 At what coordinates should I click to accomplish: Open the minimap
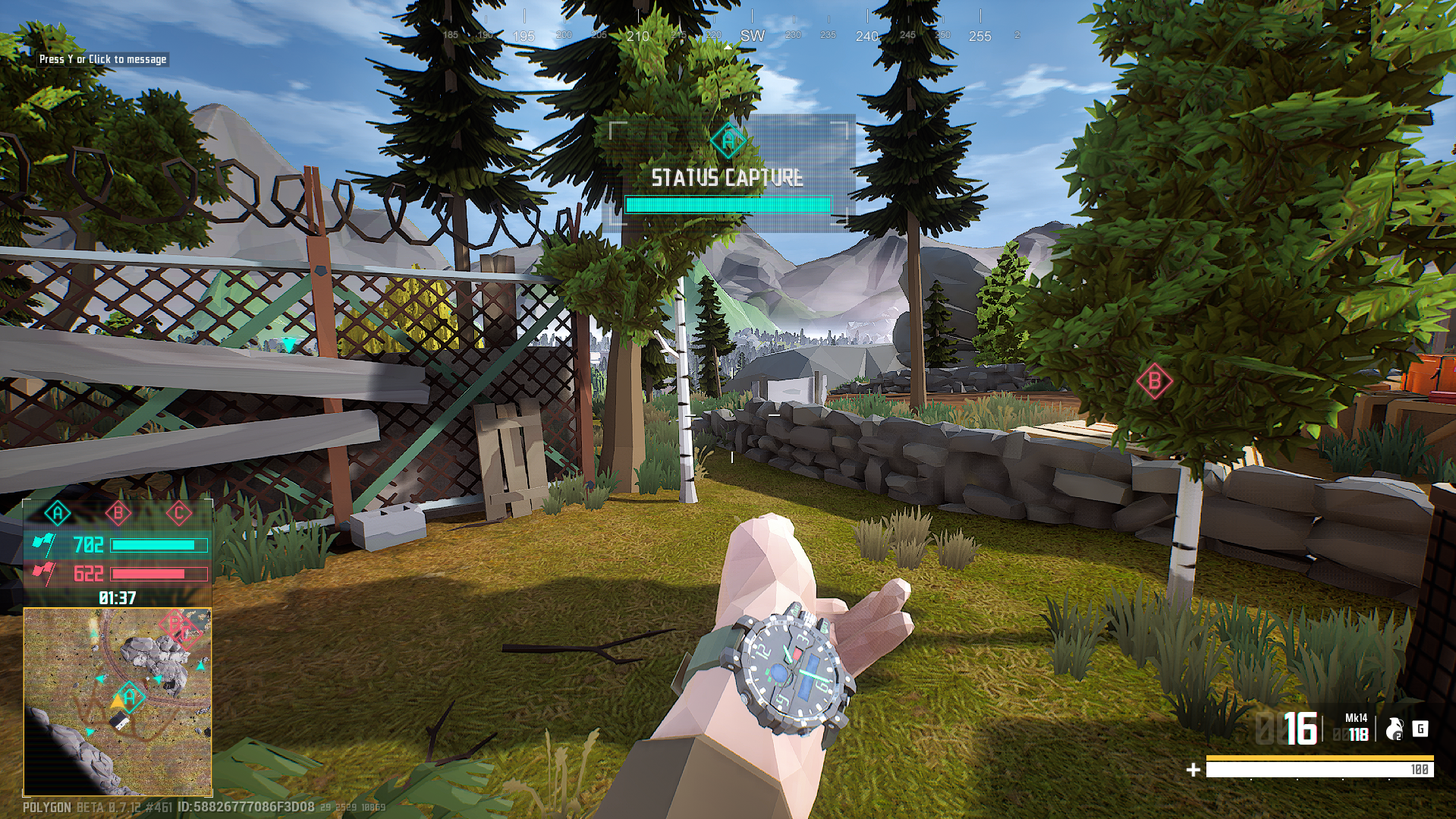(x=118, y=701)
